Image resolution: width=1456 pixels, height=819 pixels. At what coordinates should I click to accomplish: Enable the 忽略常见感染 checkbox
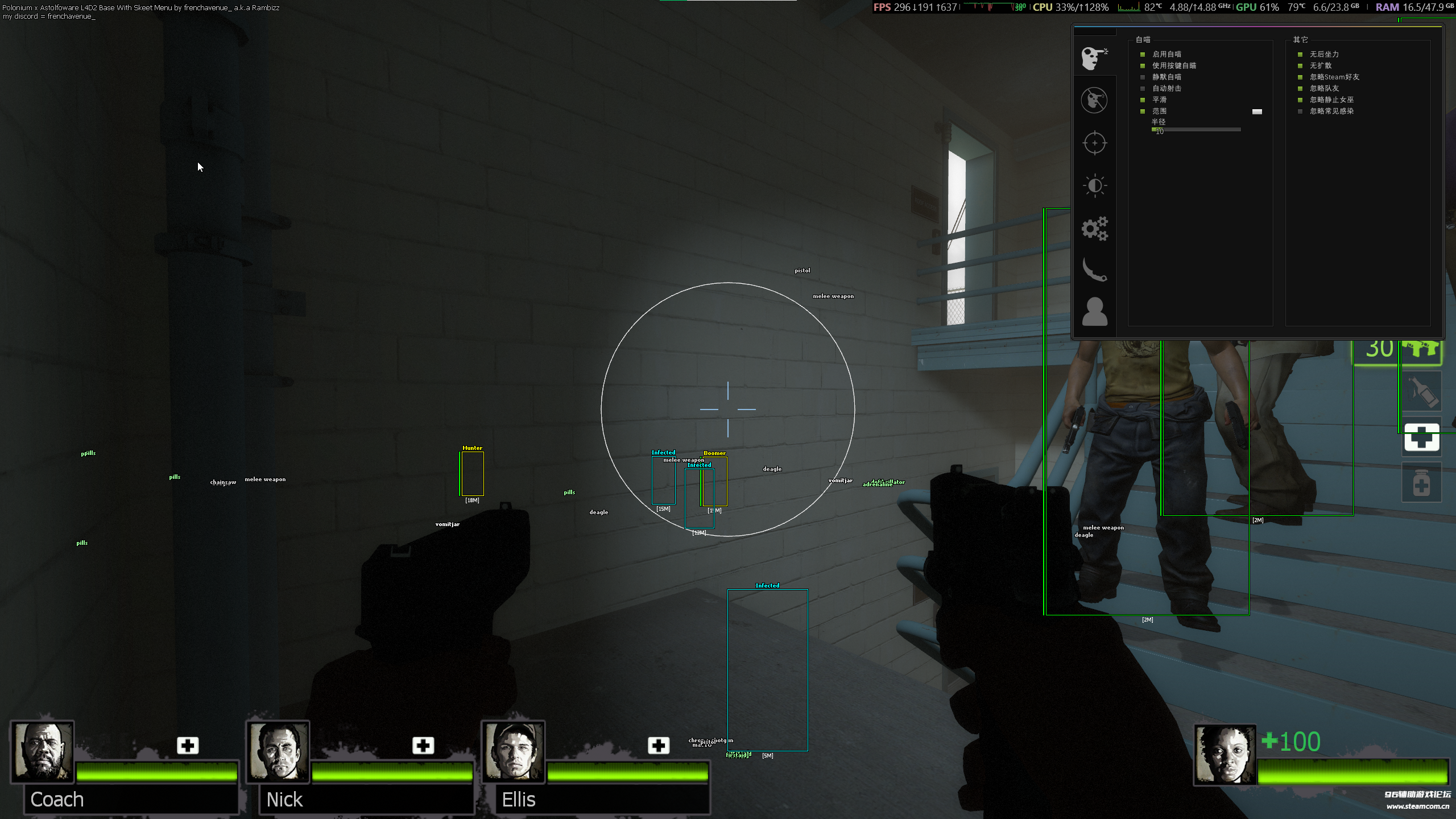[x=1300, y=111]
